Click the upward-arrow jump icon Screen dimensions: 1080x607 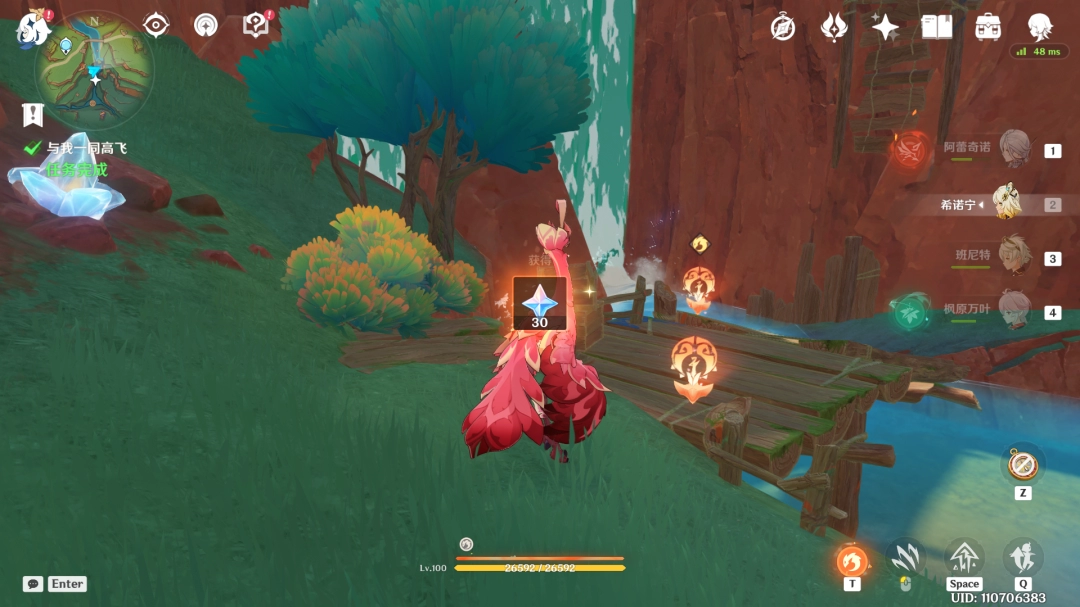964,557
